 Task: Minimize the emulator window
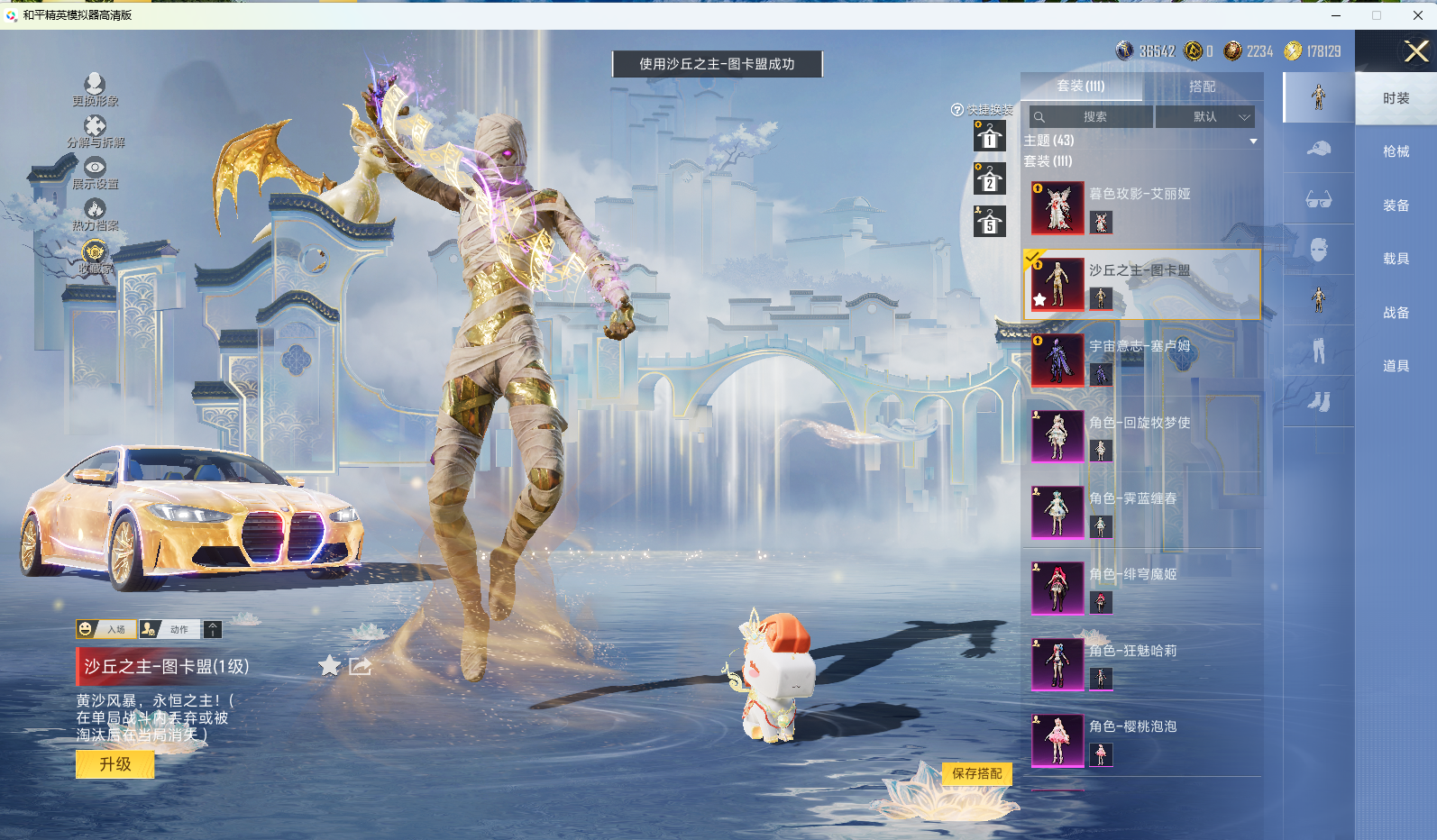tap(1336, 15)
